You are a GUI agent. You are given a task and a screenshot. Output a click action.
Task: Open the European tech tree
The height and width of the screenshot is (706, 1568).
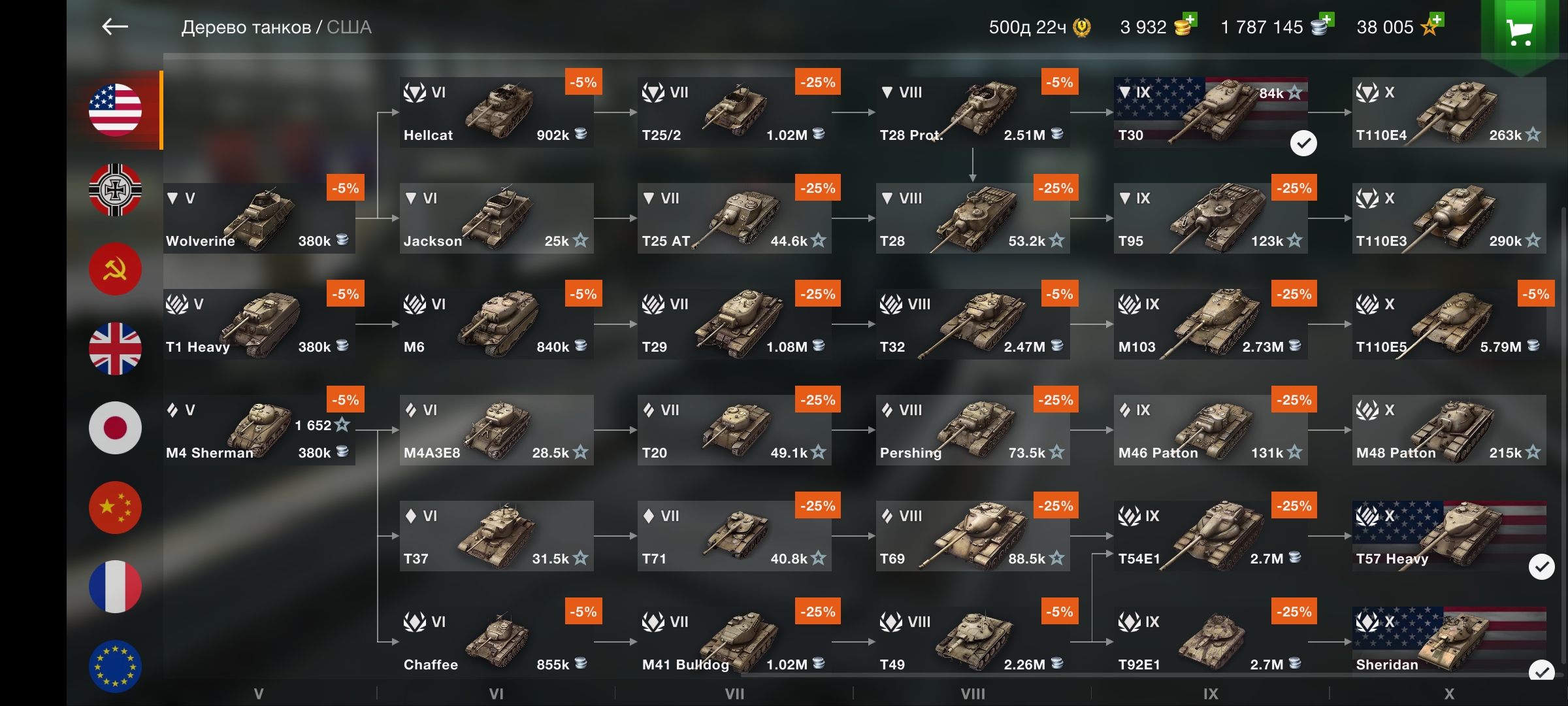tap(114, 665)
